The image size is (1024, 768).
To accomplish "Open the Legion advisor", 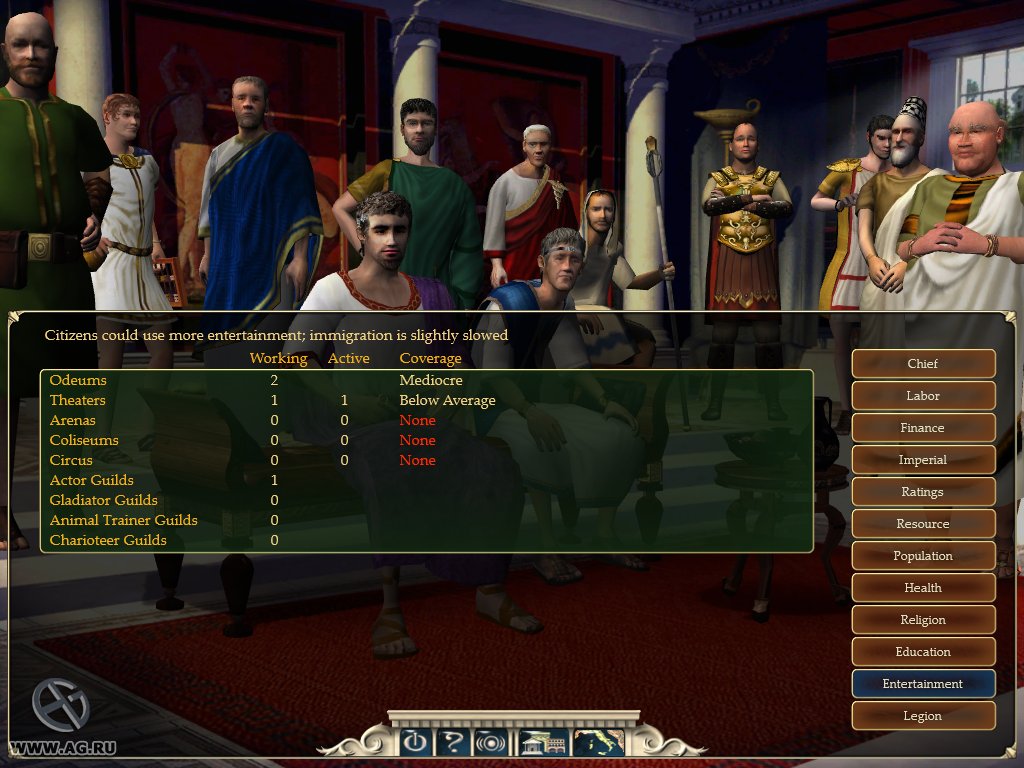I will [923, 716].
